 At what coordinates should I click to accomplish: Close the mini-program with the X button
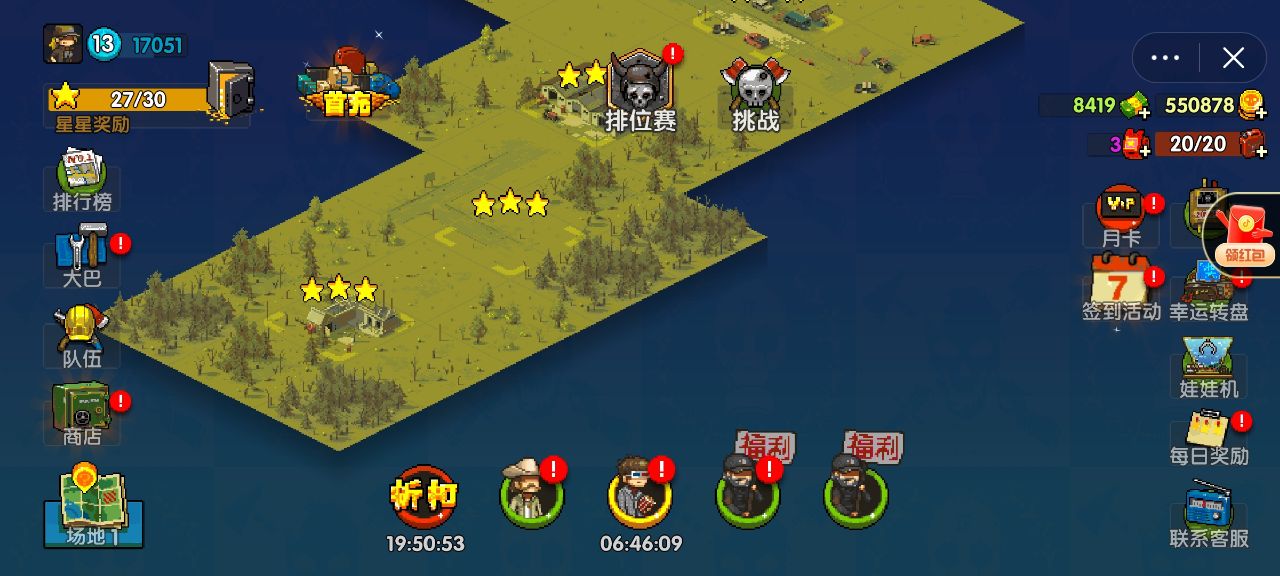tap(1233, 58)
